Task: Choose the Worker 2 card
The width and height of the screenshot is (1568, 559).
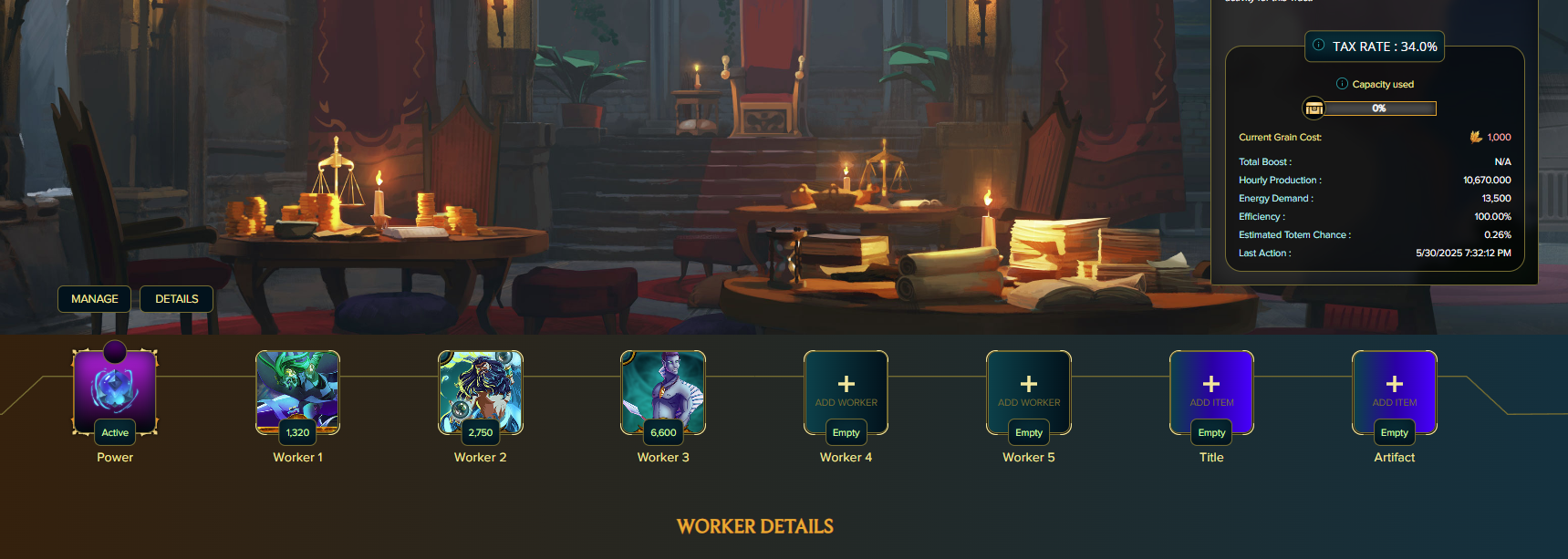Action: [x=481, y=392]
